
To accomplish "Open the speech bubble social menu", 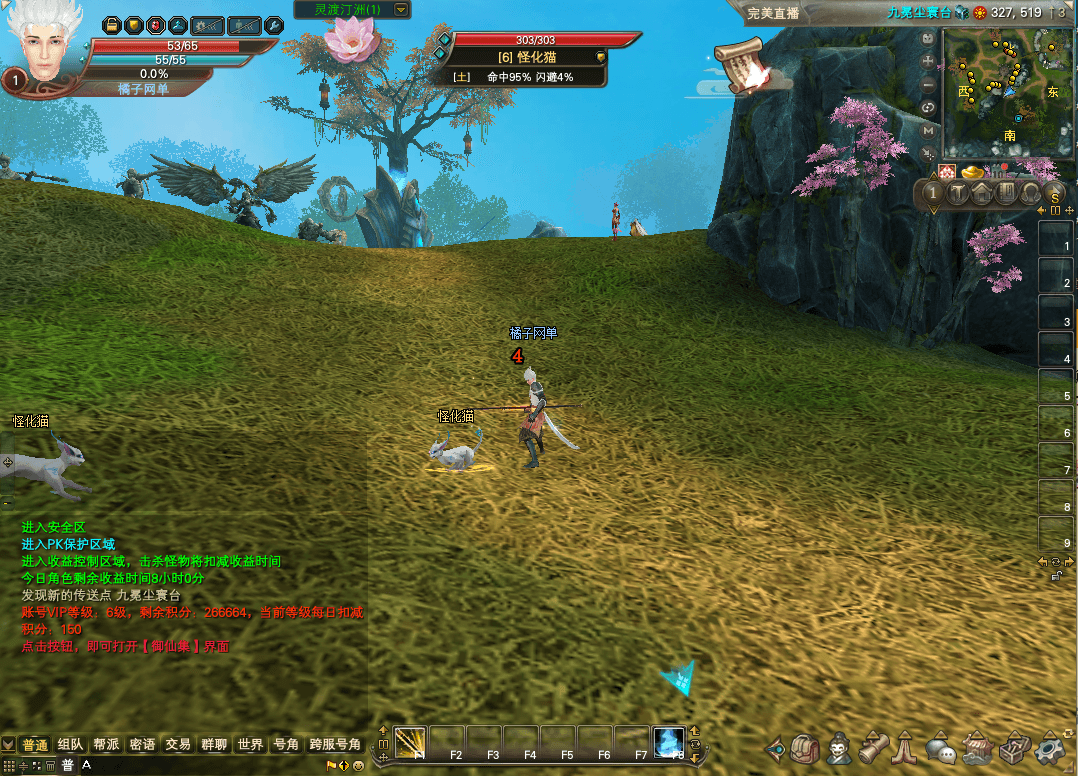I will click(941, 747).
